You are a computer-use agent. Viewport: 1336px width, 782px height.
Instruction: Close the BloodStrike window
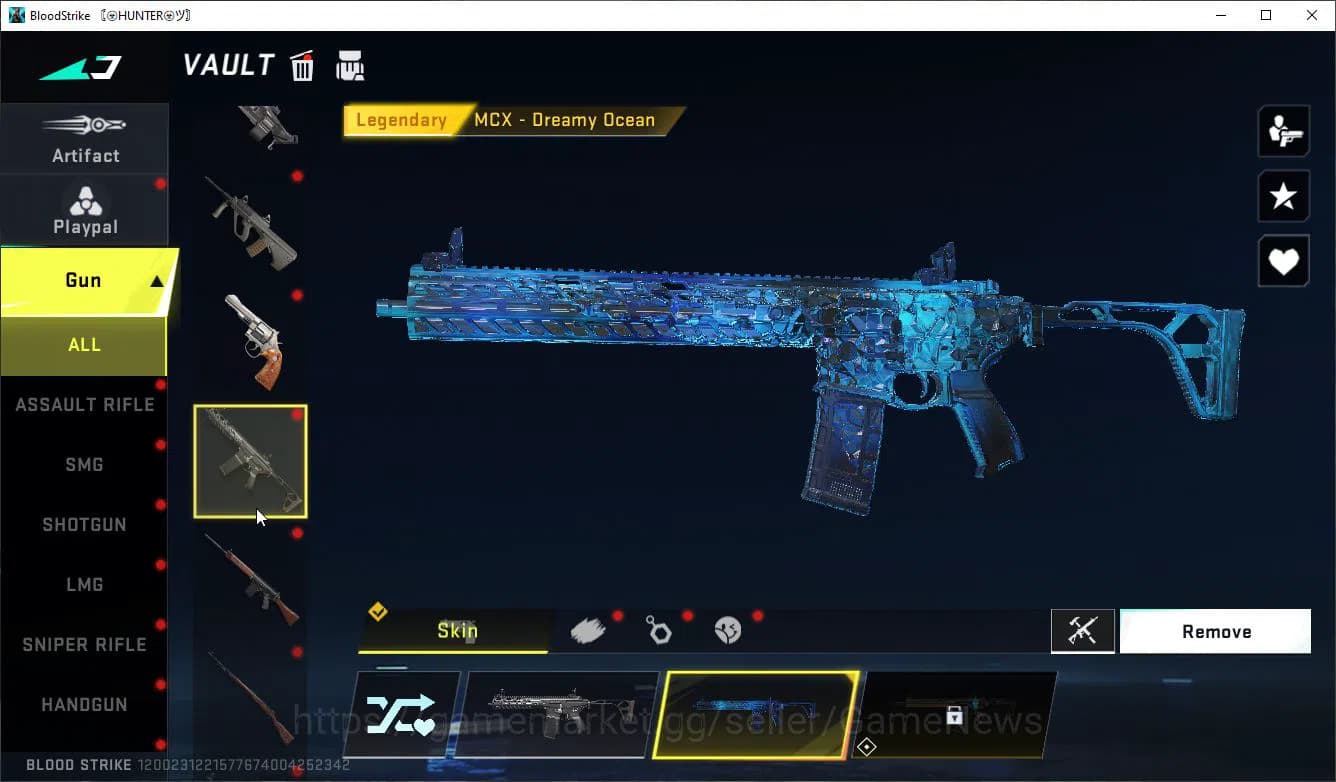coord(1312,15)
